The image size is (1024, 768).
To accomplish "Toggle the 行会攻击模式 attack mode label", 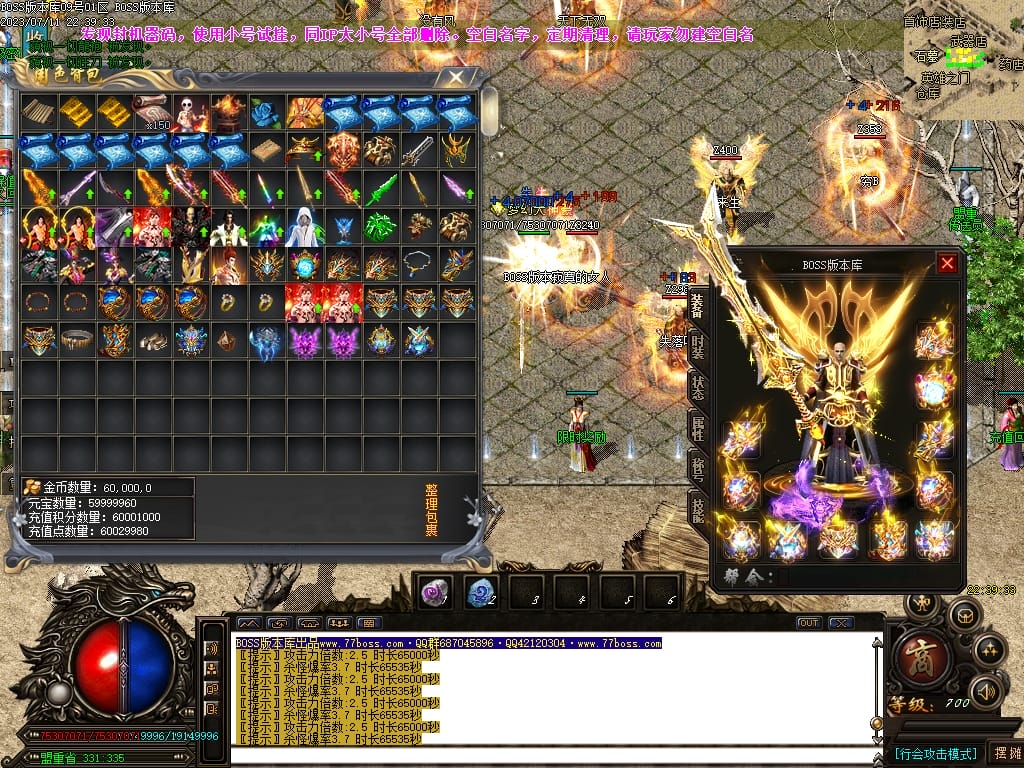I will pyautogui.click(x=936, y=753).
